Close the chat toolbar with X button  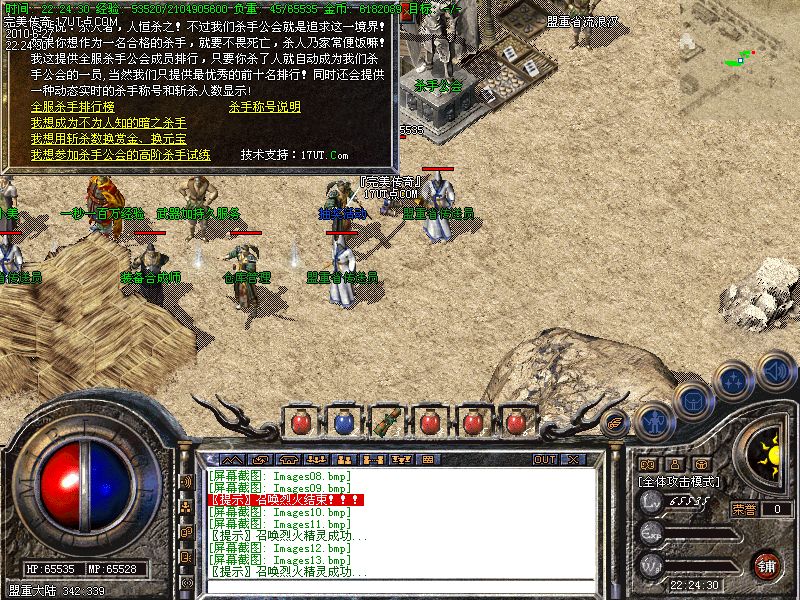[573, 459]
